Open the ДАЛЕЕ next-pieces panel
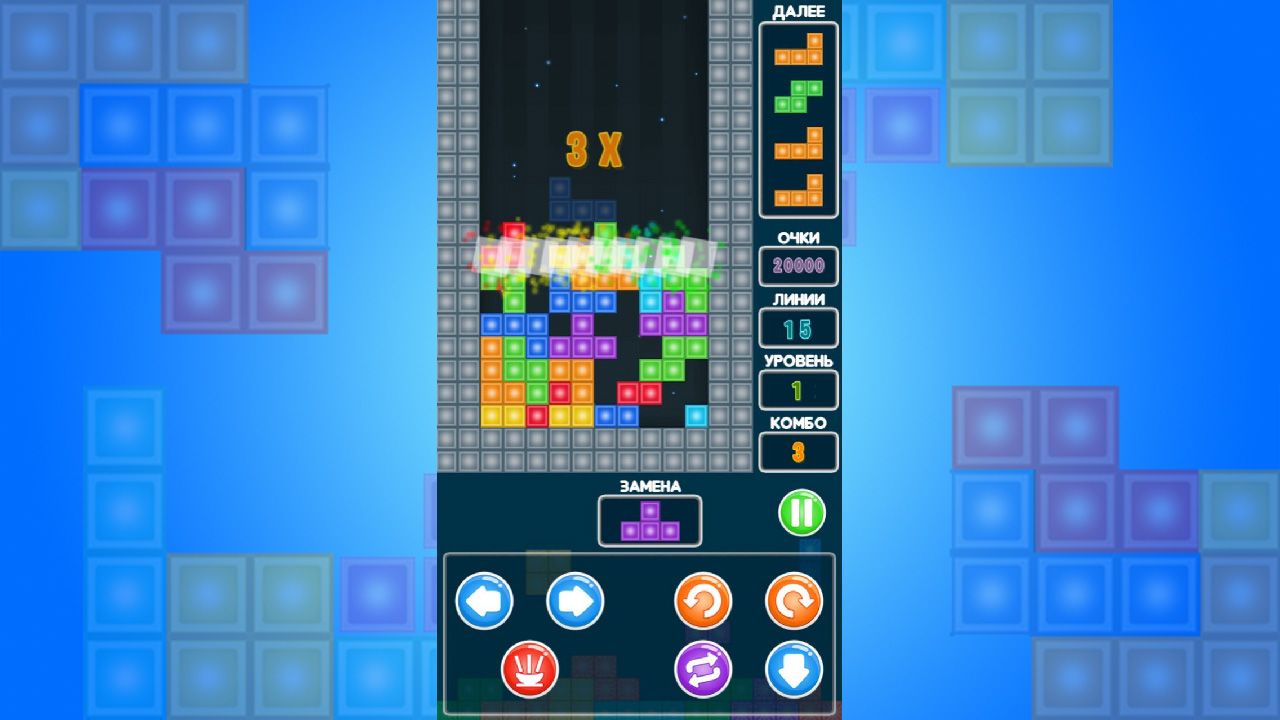The height and width of the screenshot is (720, 1280). click(x=798, y=120)
